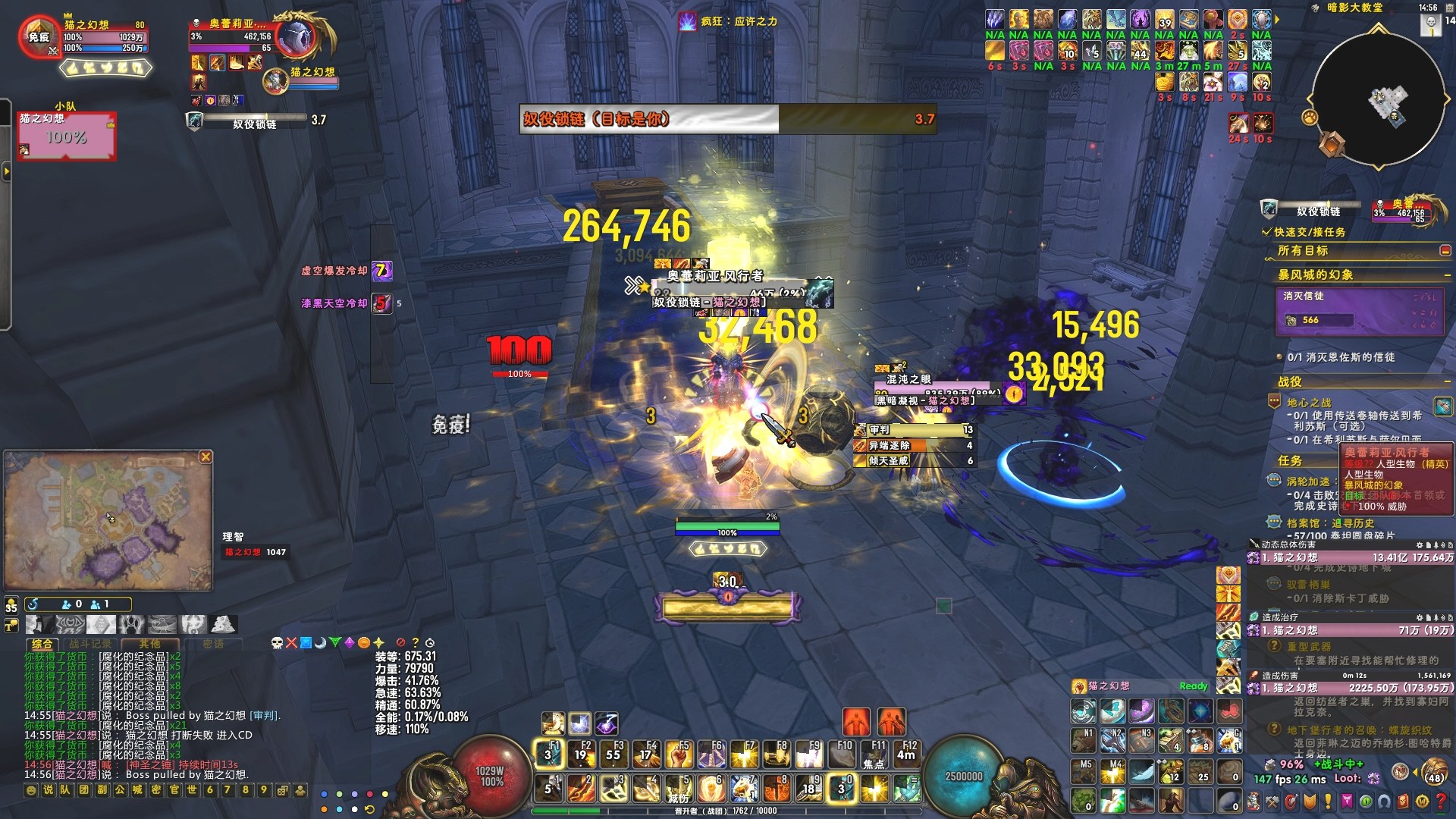1456x819 pixels.
Task: Place the red cross raid marker
Action: [x=291, y=643]
